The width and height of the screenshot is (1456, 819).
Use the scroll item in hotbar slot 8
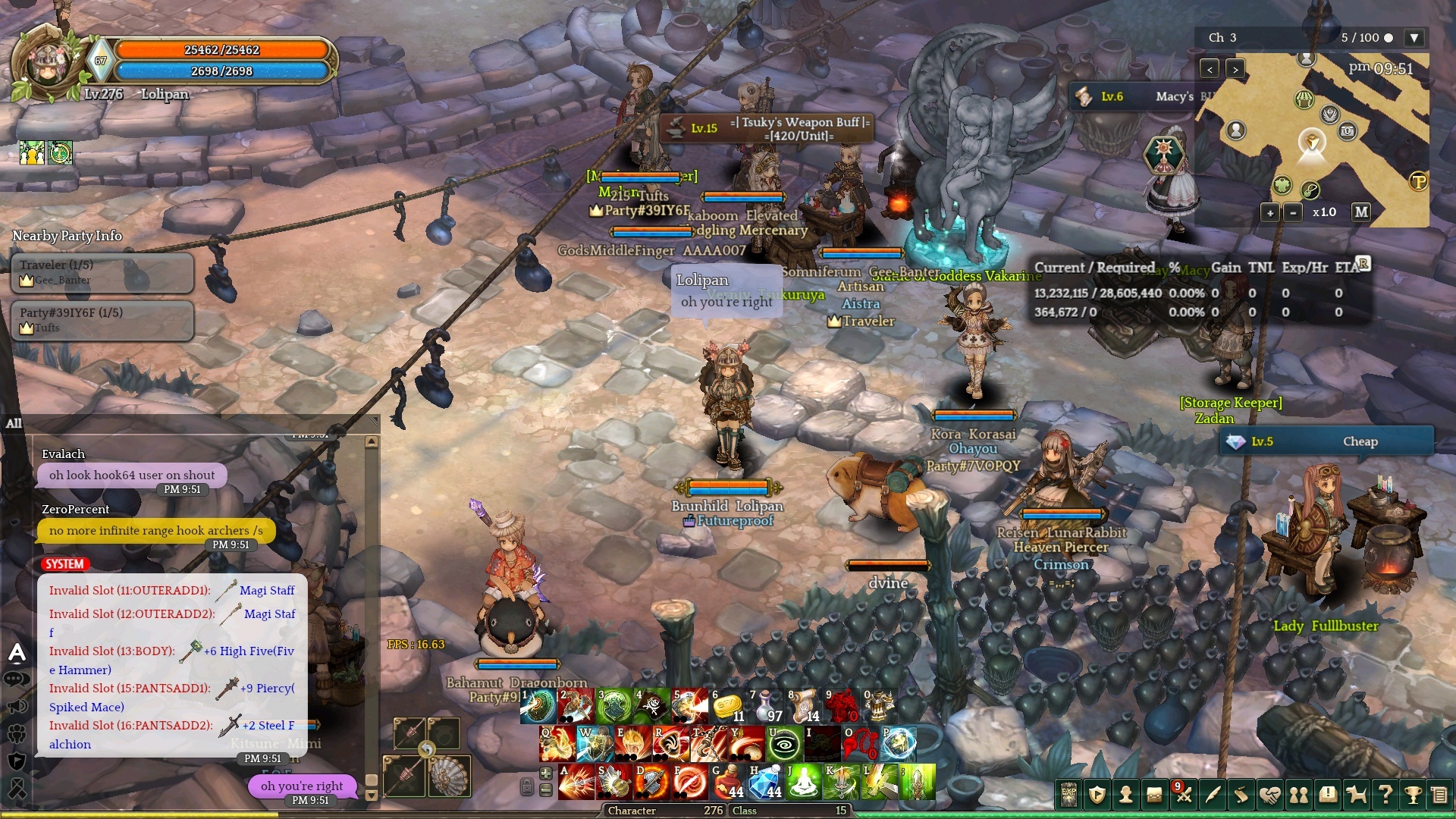click(x=803, y=706)
